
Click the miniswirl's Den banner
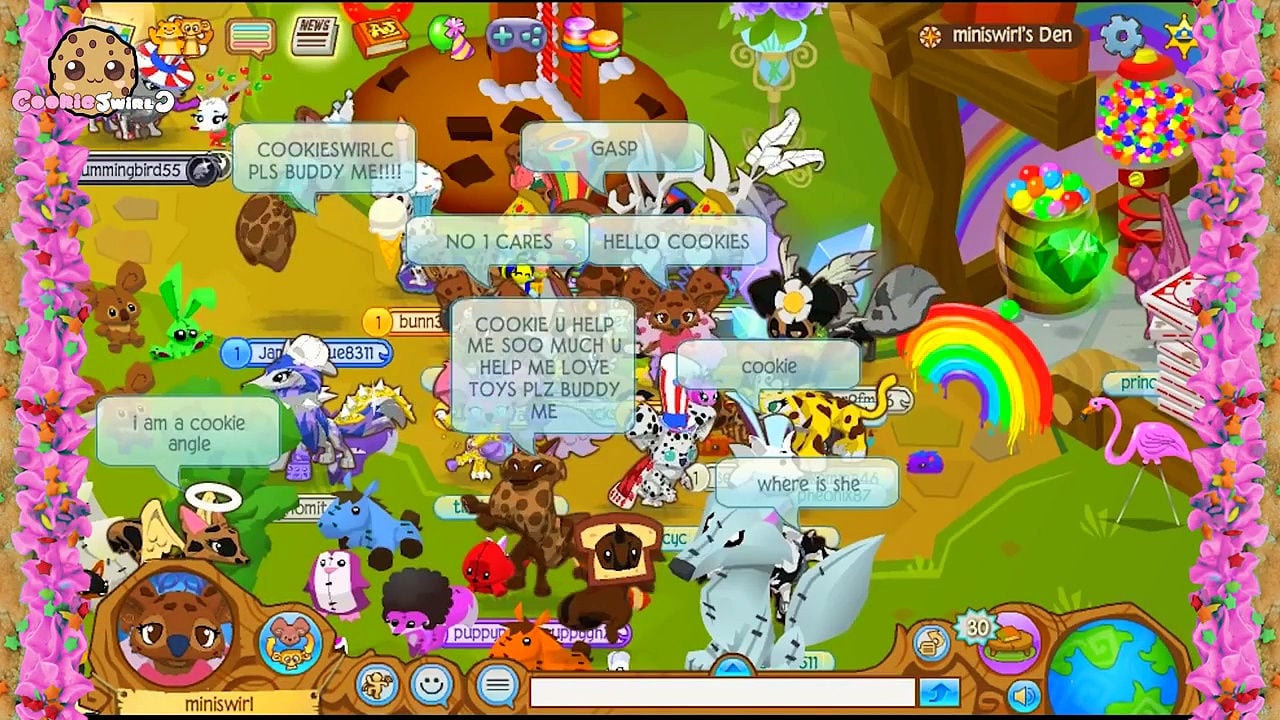pyautogui.click(x=995, y=35)
